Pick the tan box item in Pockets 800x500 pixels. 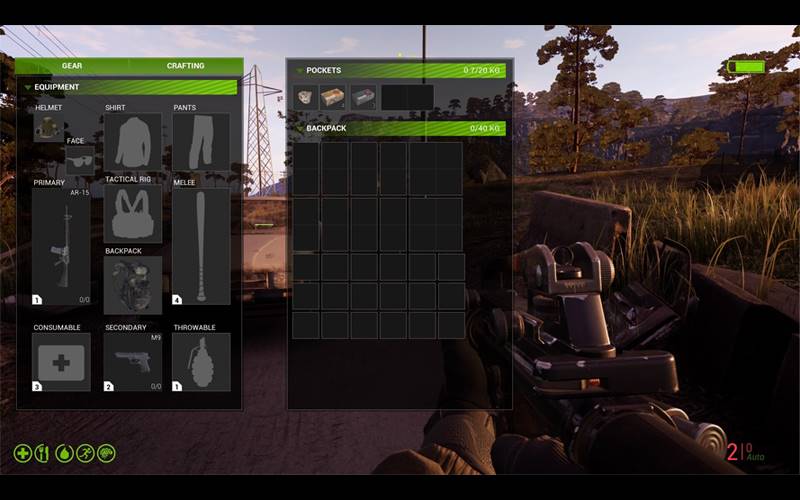pyautogui.click(x=333, y=97)
